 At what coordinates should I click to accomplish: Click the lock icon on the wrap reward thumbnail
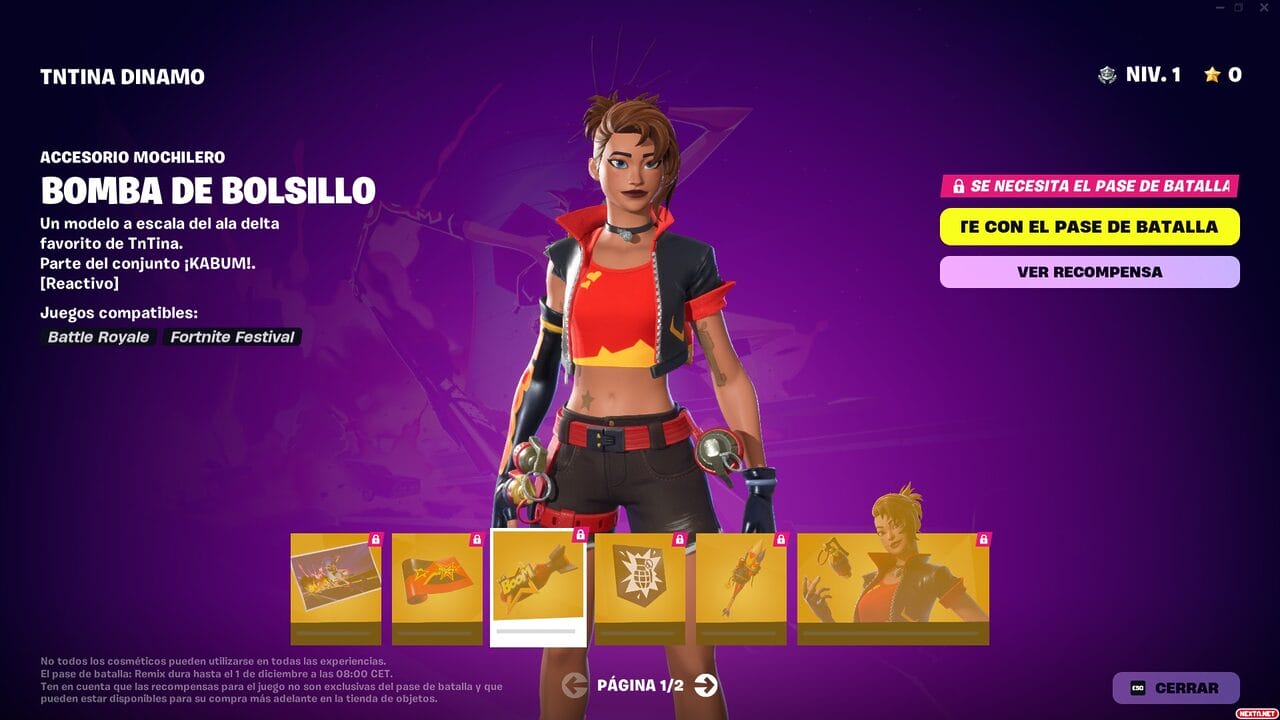click(x=479, y=538)
